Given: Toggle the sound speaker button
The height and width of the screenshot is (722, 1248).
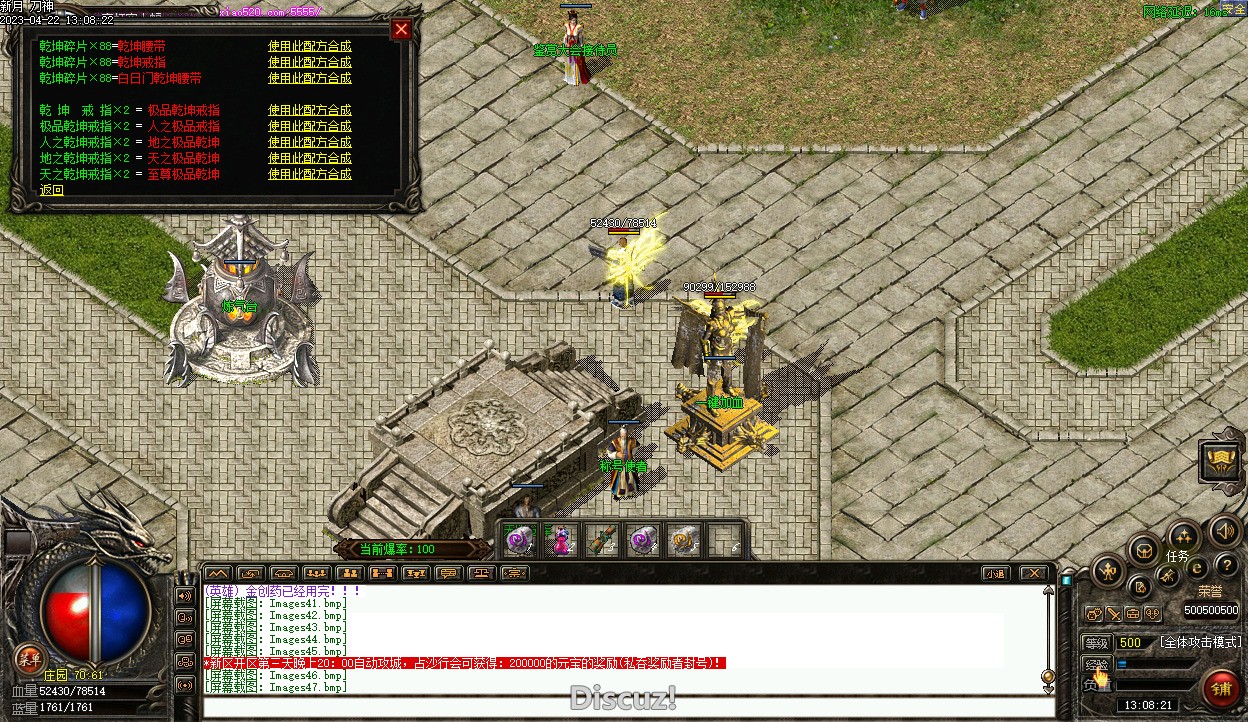Looking at the screenshot, I should tap(1224, 530).
